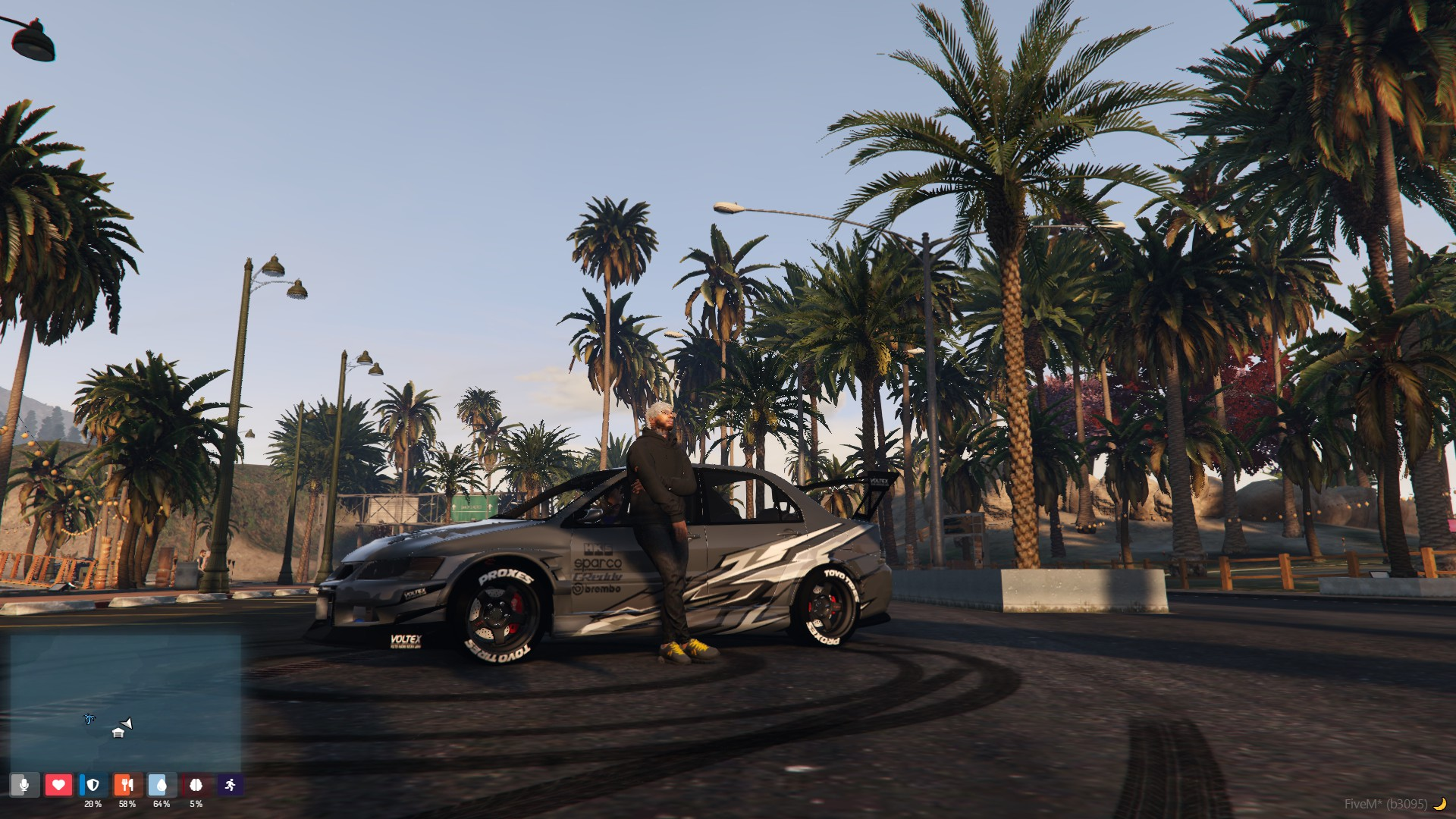Click the 58% hunger percentage label
Screen dimensions: 1456x819
[127, 804]
